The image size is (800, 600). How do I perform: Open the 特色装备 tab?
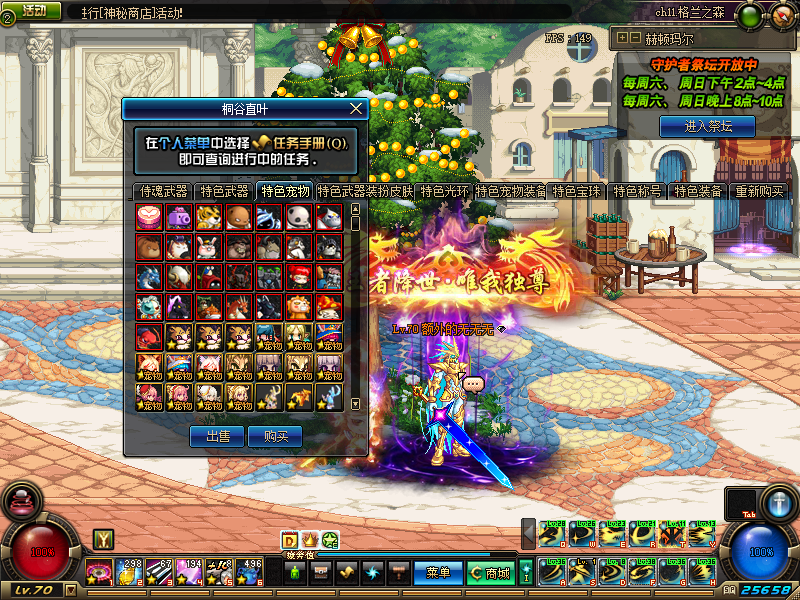tap(698, 191)
